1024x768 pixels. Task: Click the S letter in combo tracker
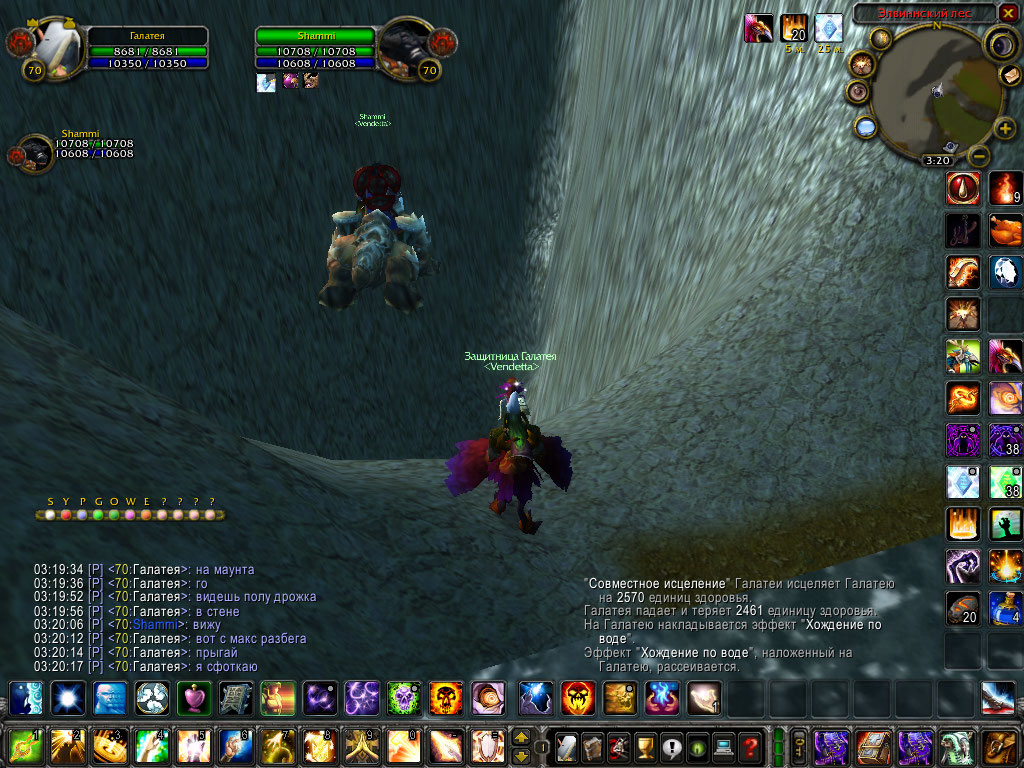pyautogui.click(x=50, y=502)
